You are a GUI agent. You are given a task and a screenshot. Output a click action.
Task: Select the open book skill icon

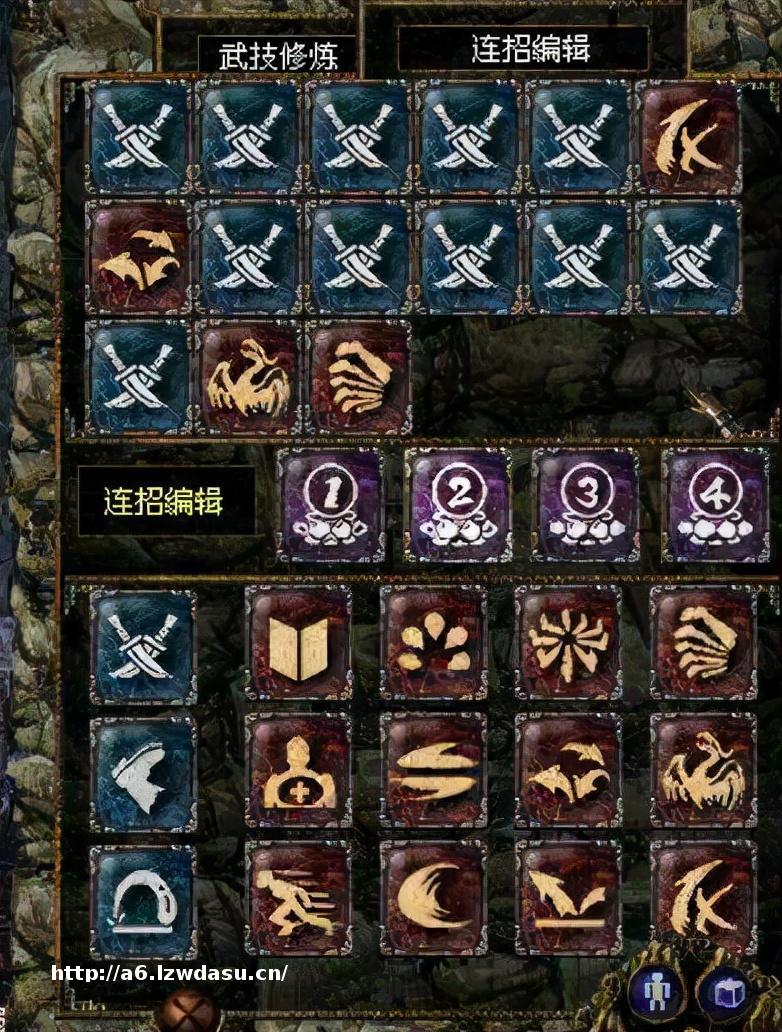pos(298,642)
